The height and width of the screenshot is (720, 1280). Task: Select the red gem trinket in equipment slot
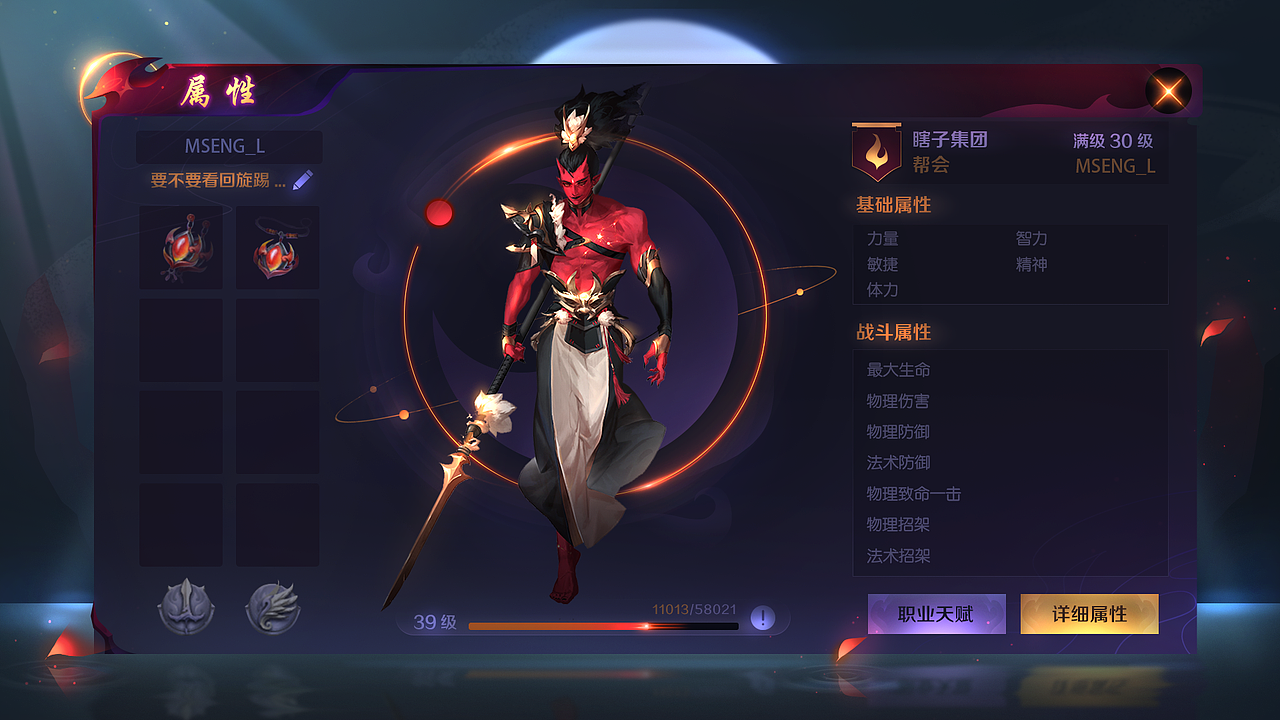click(180, 247)
